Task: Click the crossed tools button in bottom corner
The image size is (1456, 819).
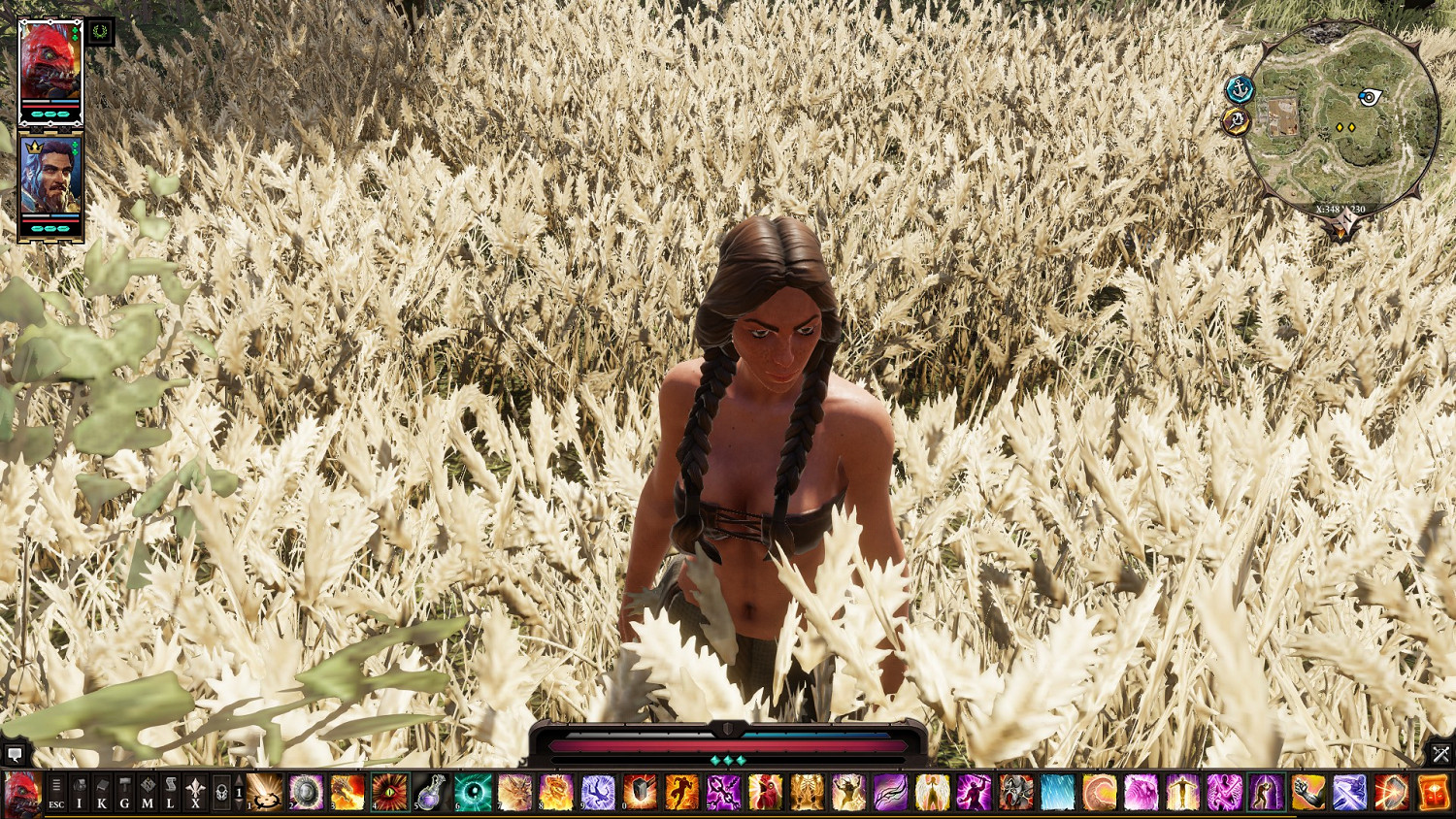Action: point(1440,754)
